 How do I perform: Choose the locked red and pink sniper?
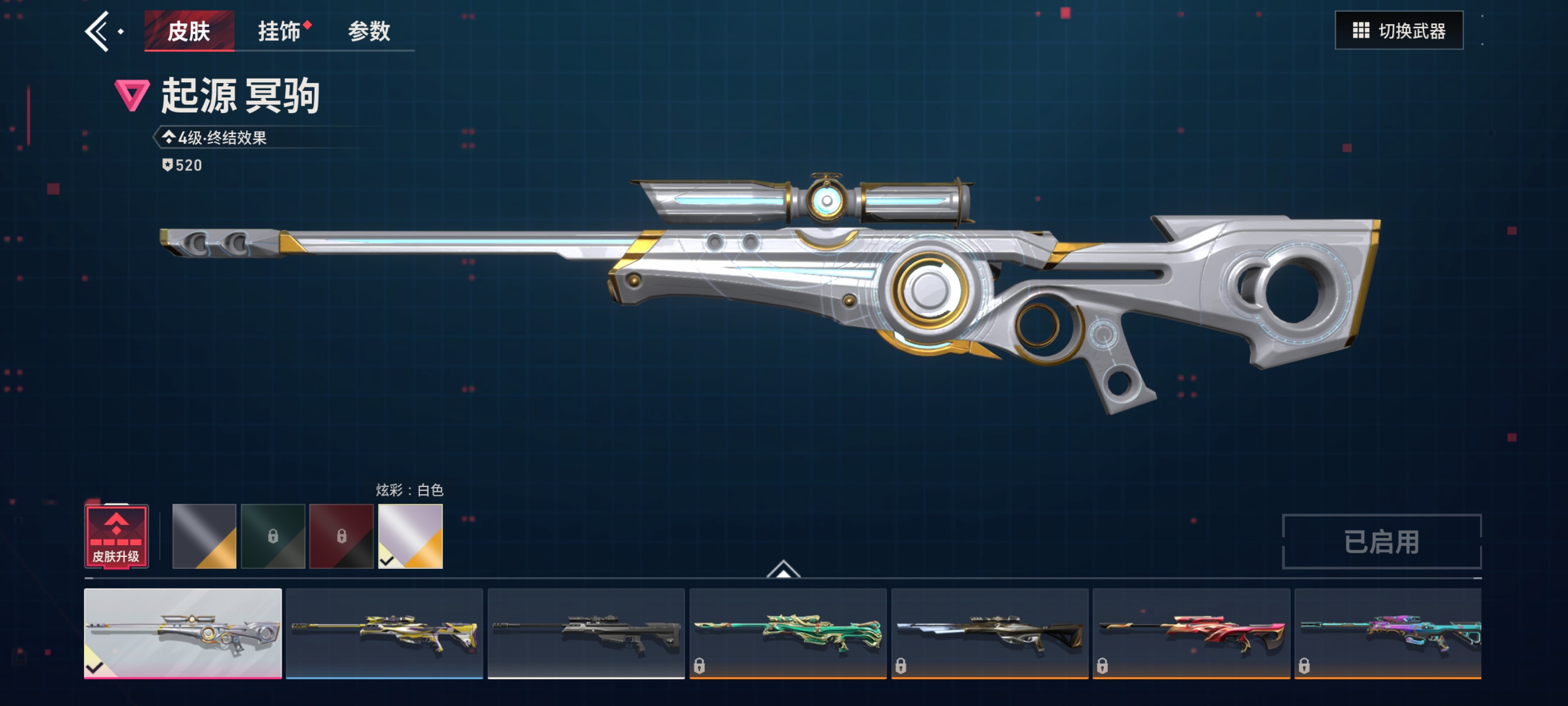pyautogui.click(x=1191, y=633)
